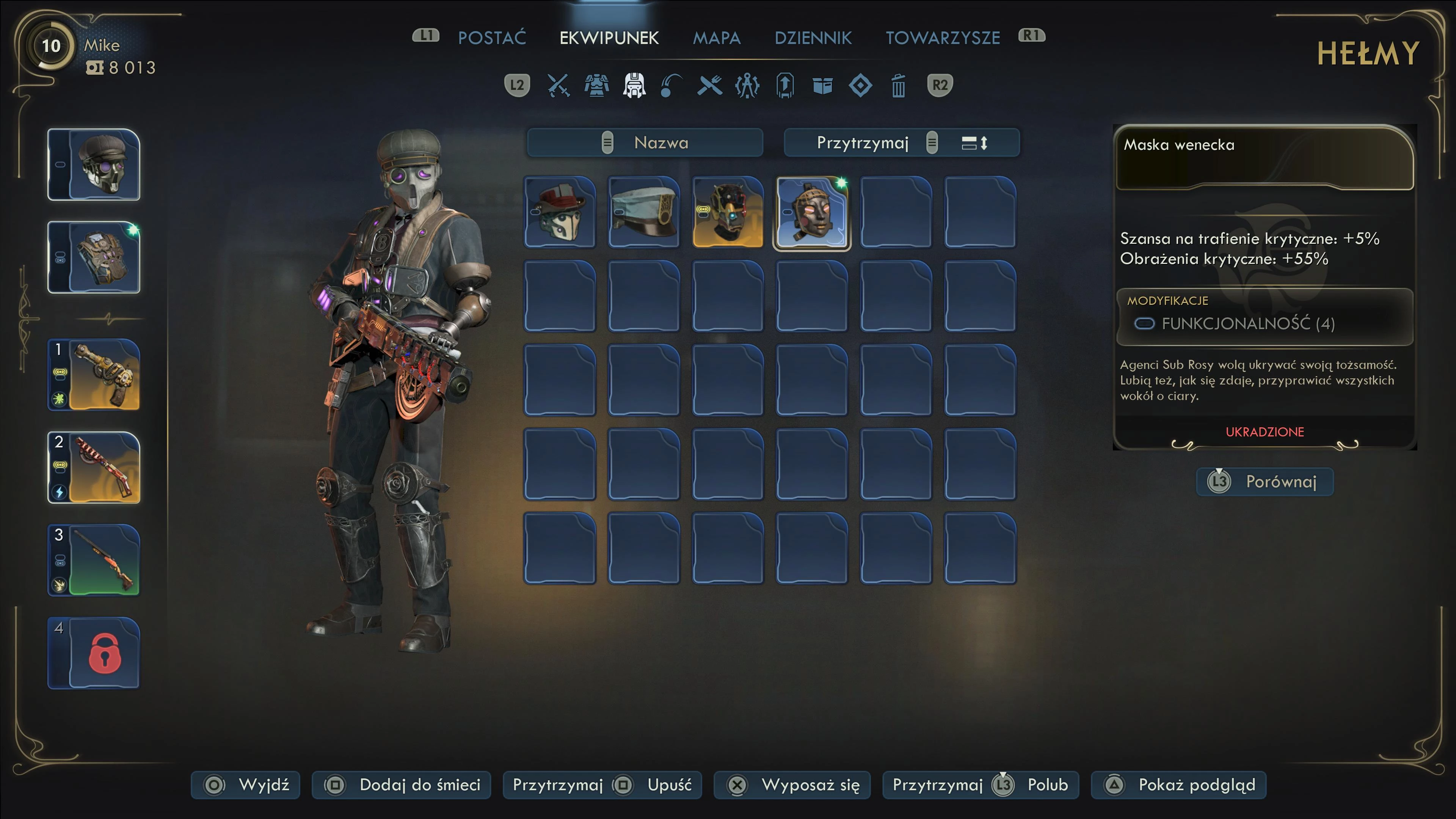Select the cardboard box category icon
The height and width of the screenshot is (819, 1456).
coord(822,86)
